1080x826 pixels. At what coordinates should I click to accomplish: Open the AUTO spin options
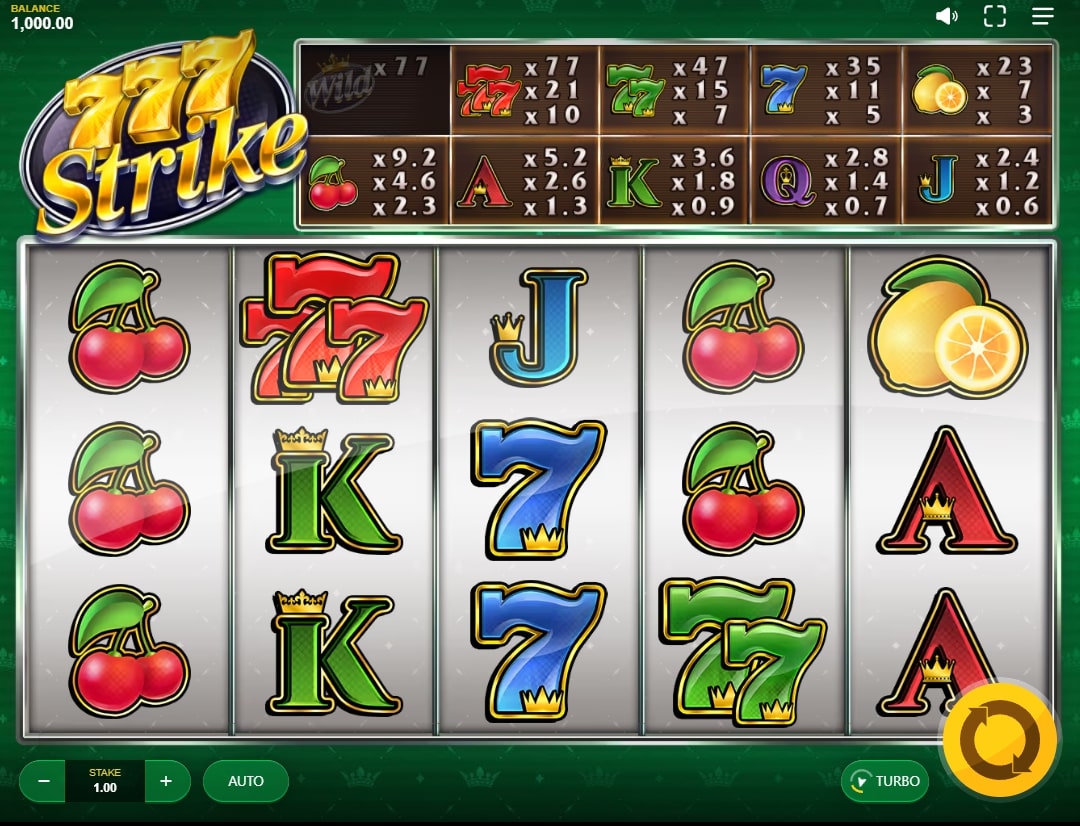(x=246, y=781)
